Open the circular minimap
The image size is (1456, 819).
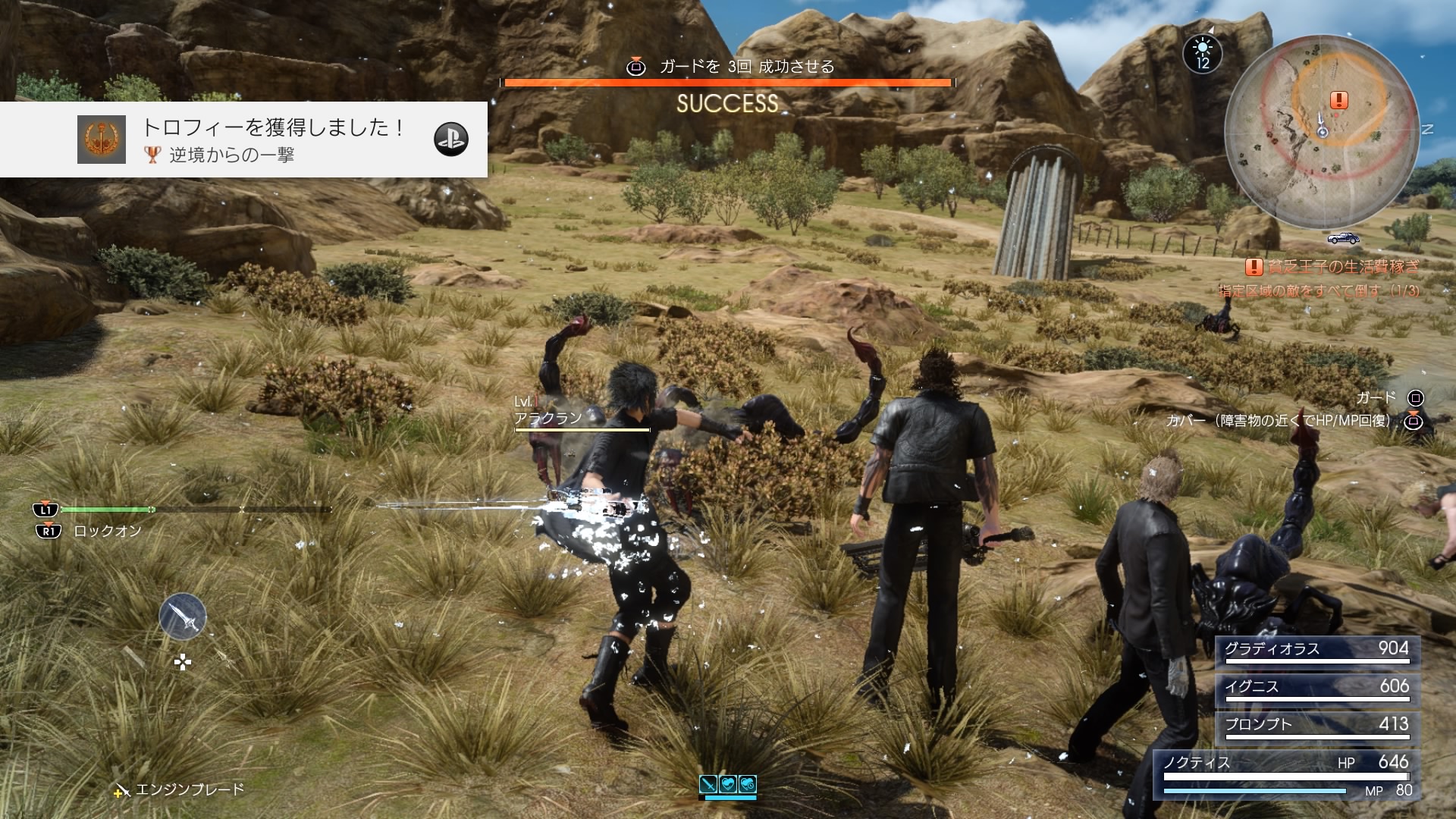1321,130
